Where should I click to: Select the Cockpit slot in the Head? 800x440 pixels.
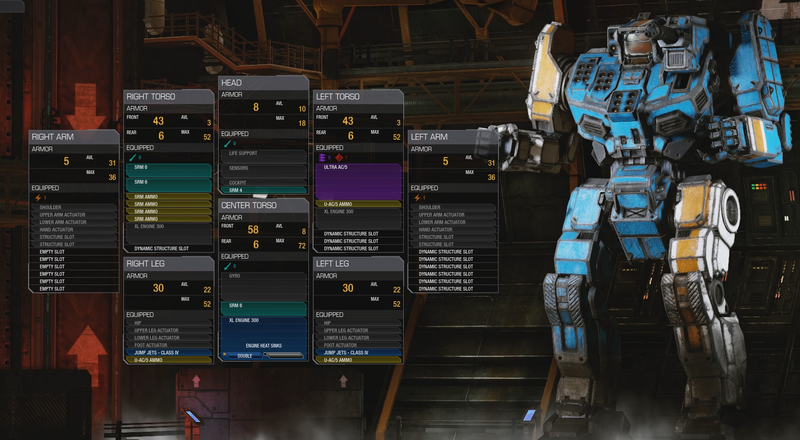[264, 182]
